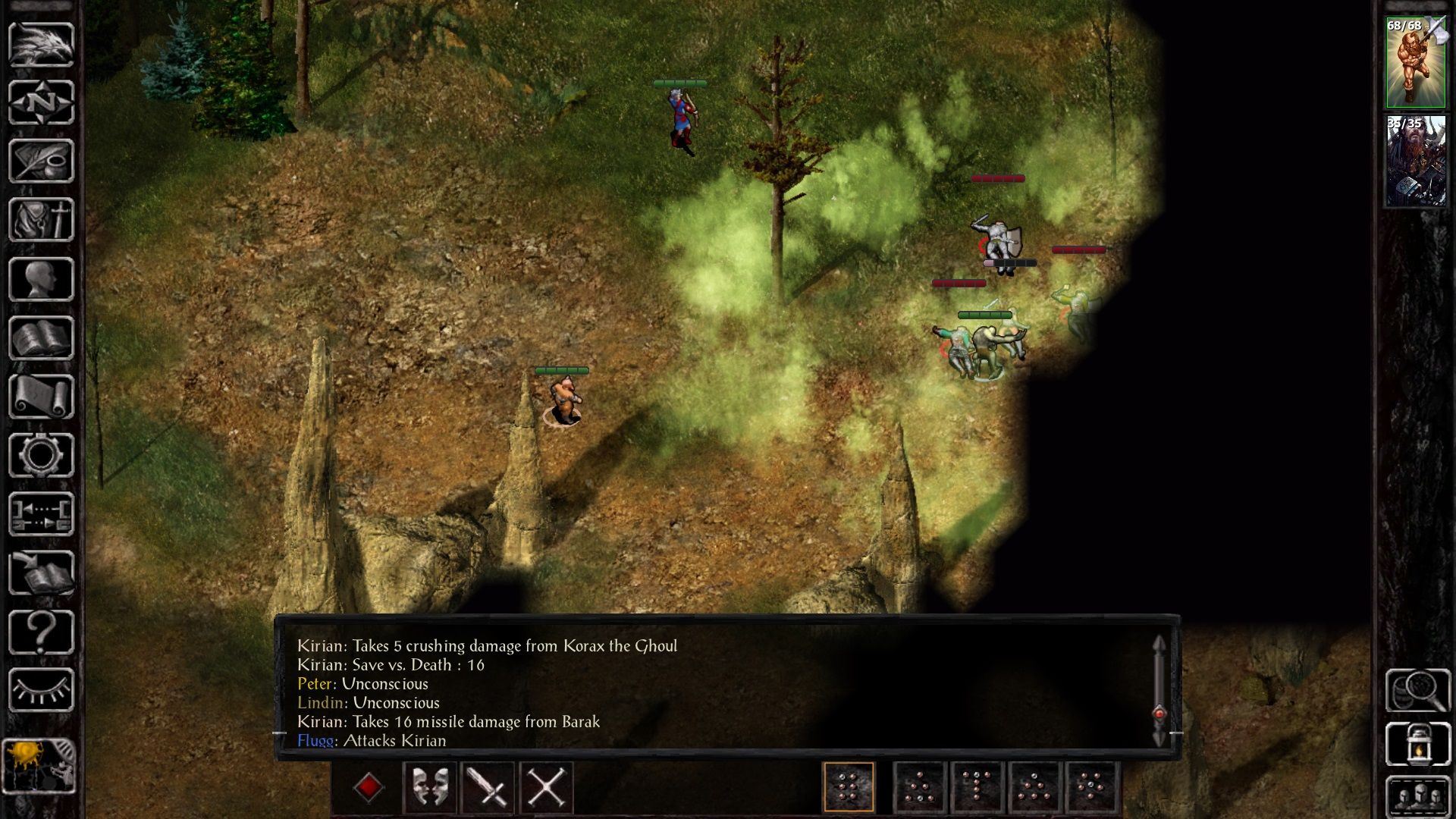This screenshot has width=1456, height=819.
Task: Click the sun clock at the sidebar bottom
Action: click(x=39, y=766)
